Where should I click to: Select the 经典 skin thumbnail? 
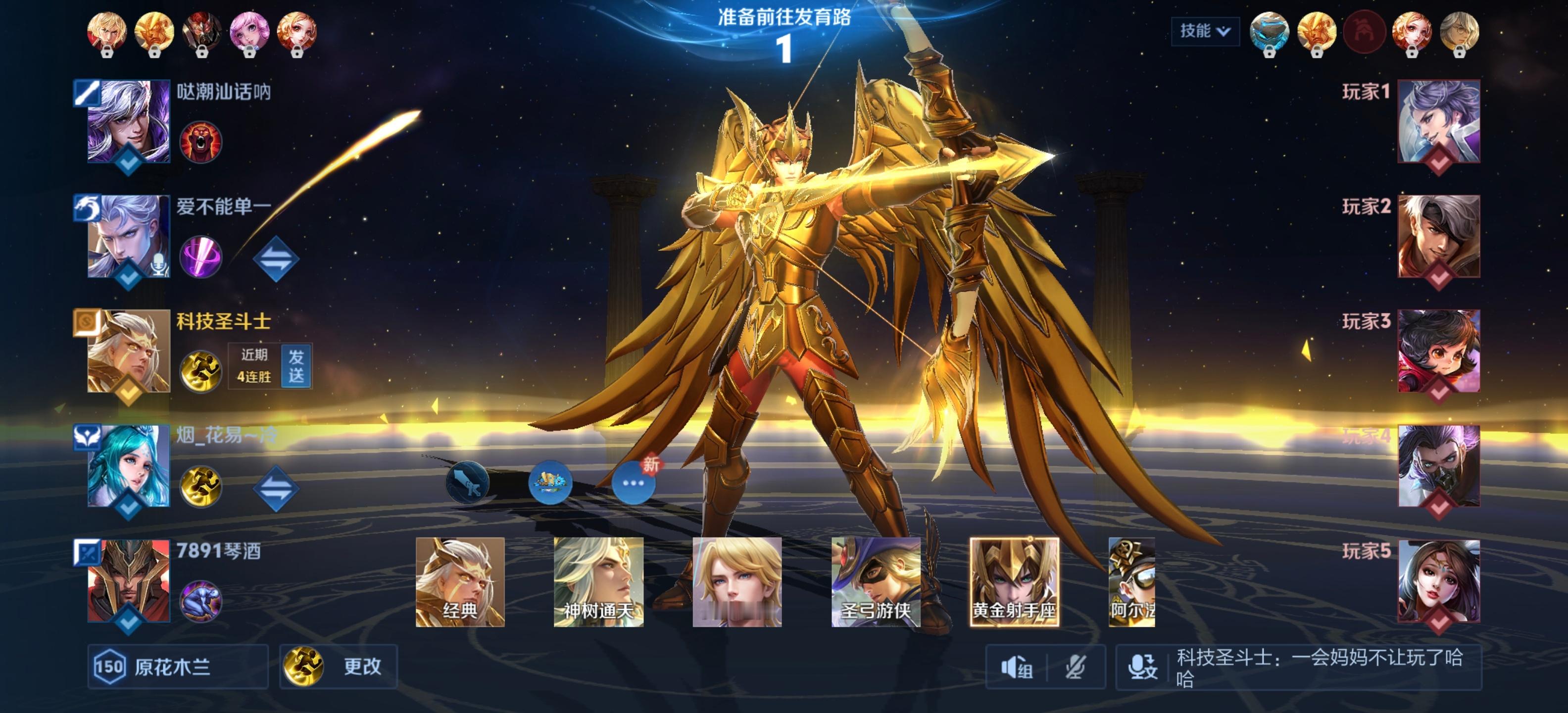pyautogui.click(x=460, y=581)
